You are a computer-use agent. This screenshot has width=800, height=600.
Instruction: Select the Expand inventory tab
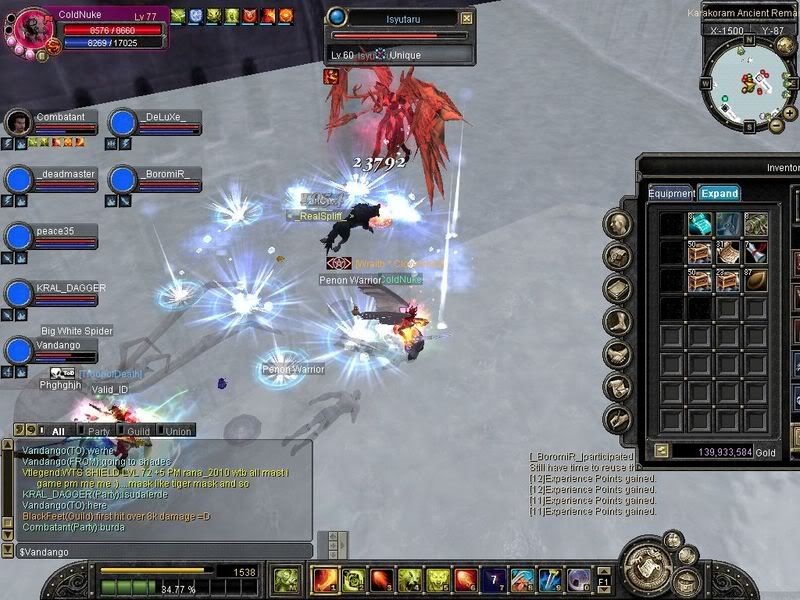coord(719,193)
